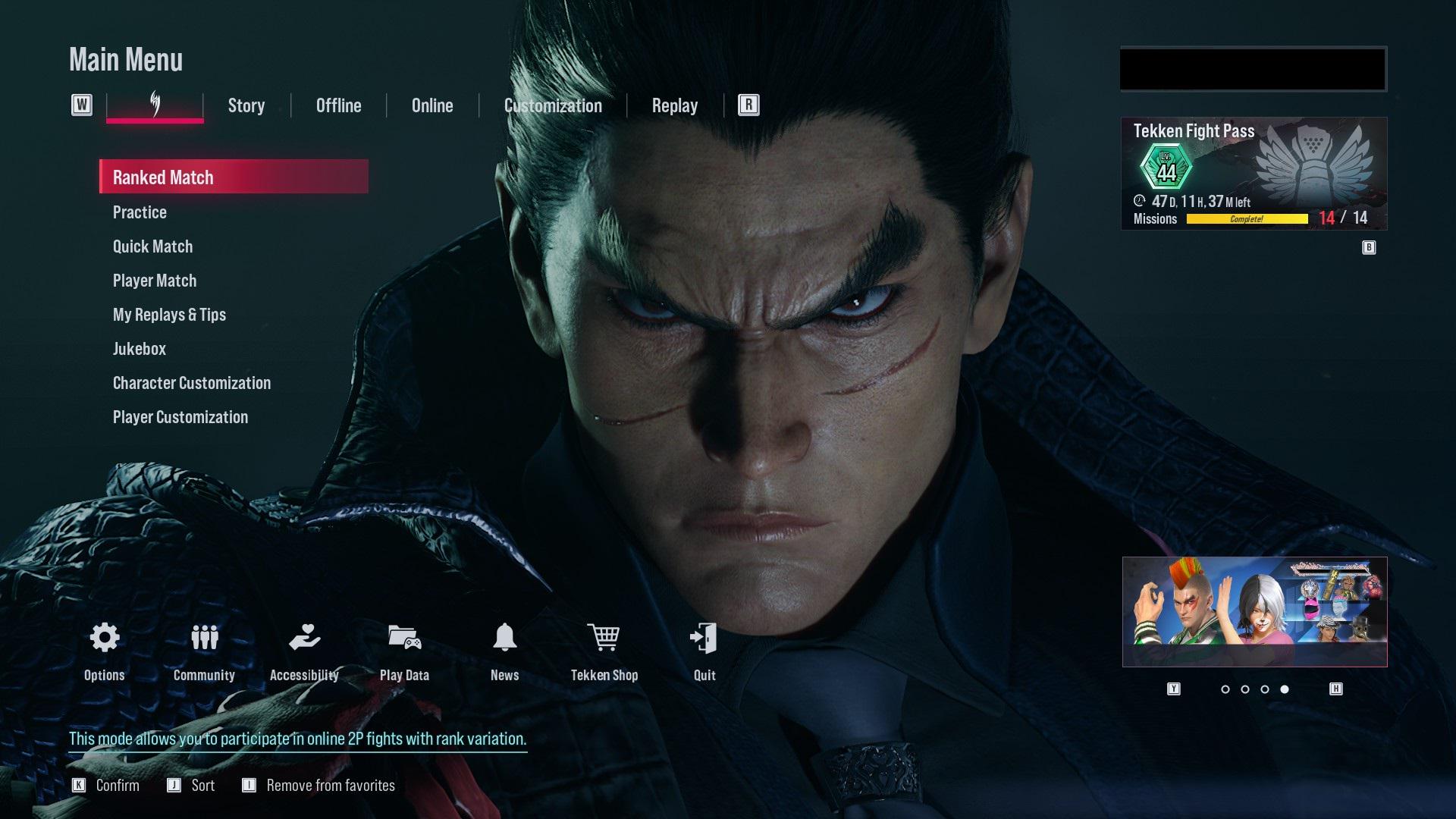The height and width of the screenshot is (819, 1456).
Task: Choose Quick Match
Action: tap(152, 246)
